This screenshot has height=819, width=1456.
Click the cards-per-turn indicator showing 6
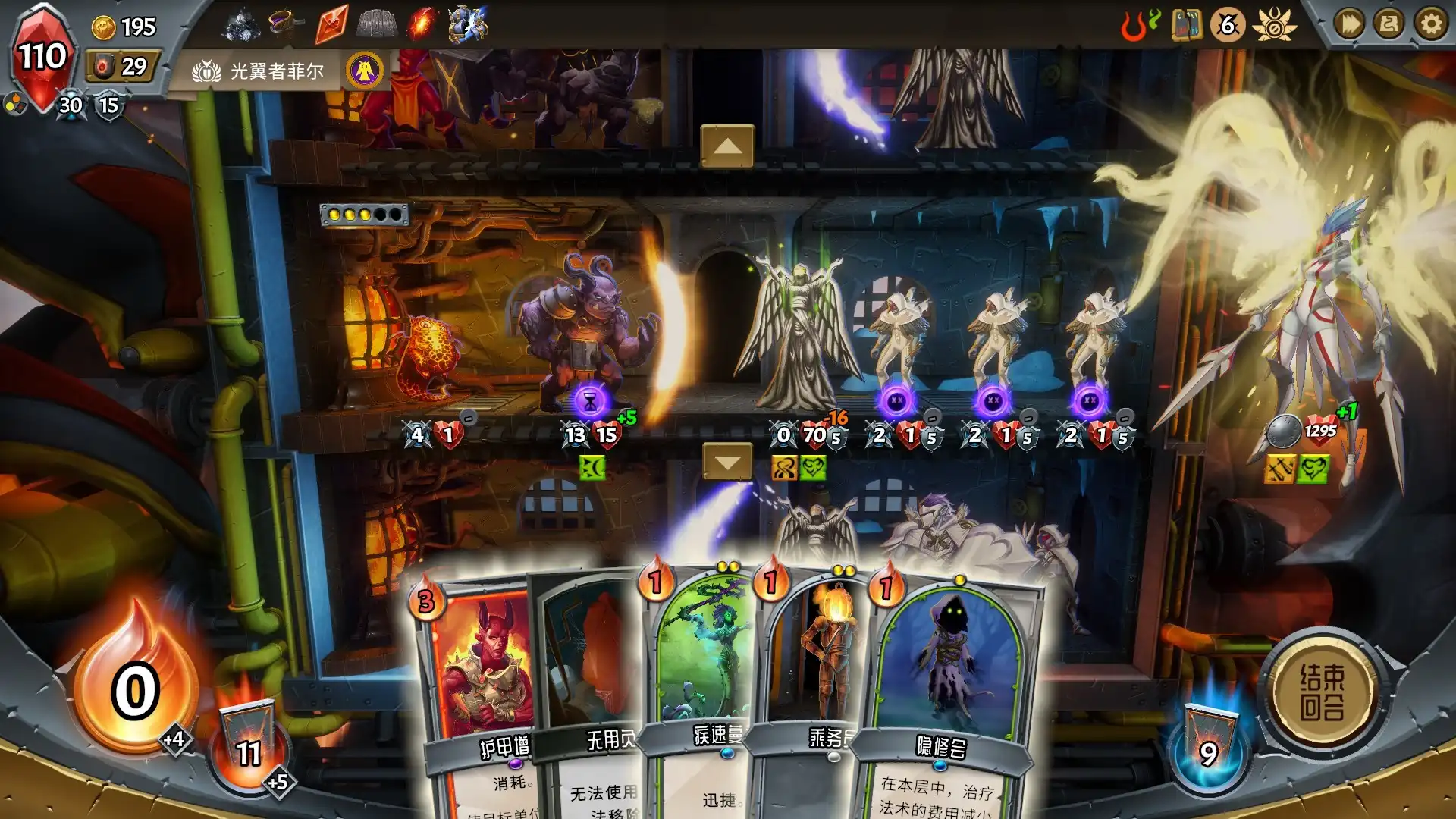coord(1228,26)
